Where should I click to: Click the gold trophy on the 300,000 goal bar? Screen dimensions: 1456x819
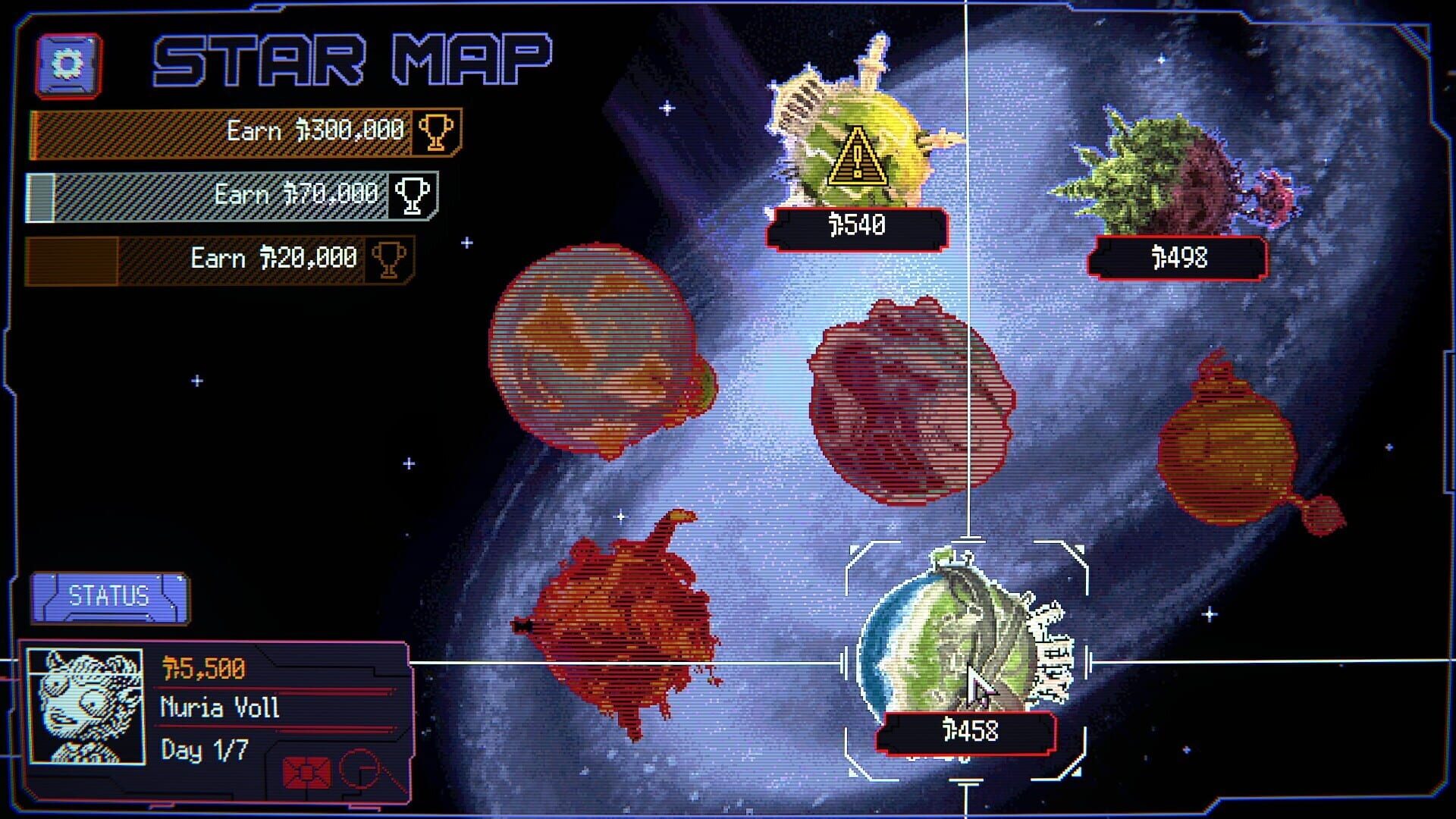(436, 132)
